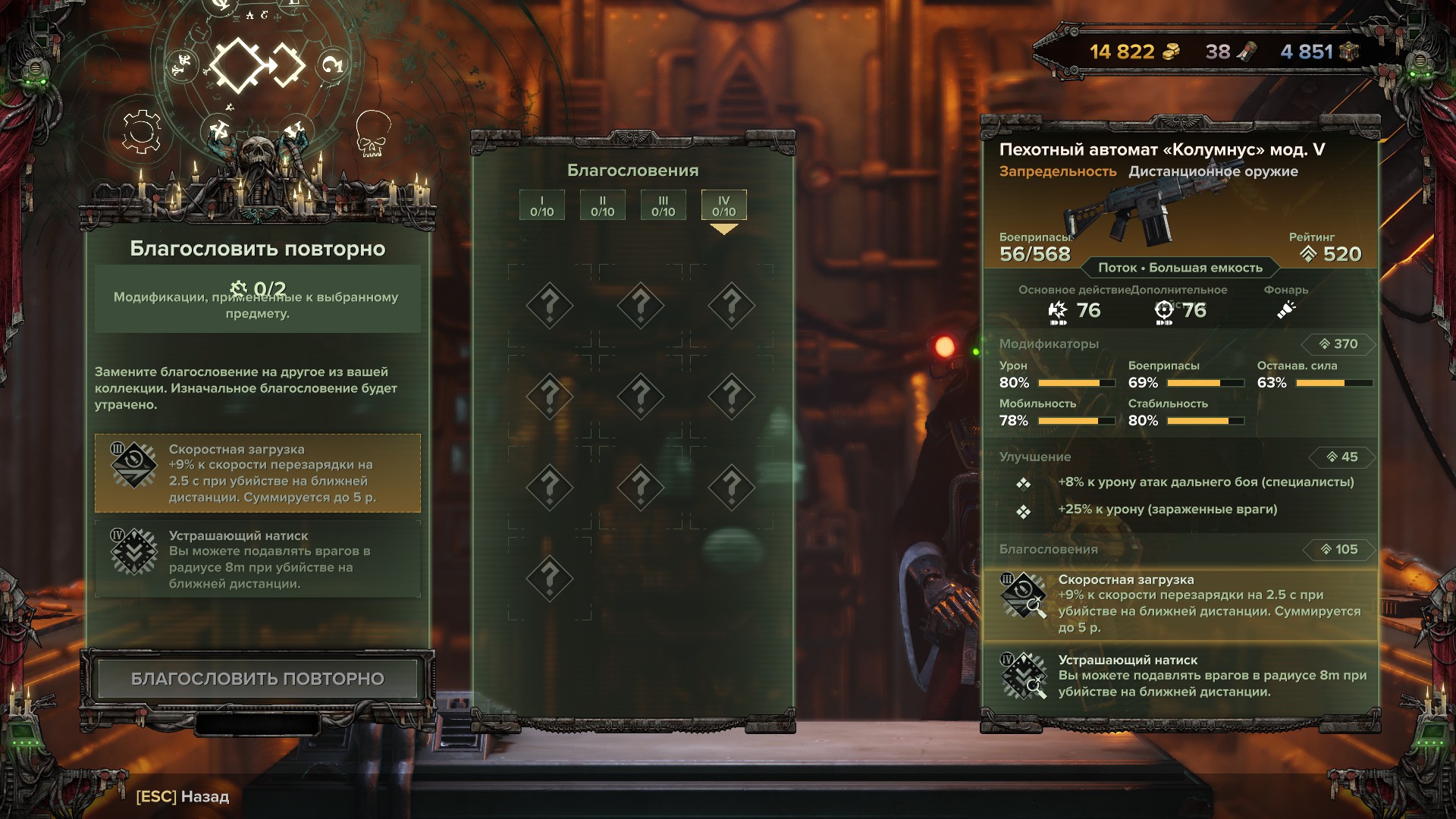
Task: Show tier III blessings
Action: [663, 206]
